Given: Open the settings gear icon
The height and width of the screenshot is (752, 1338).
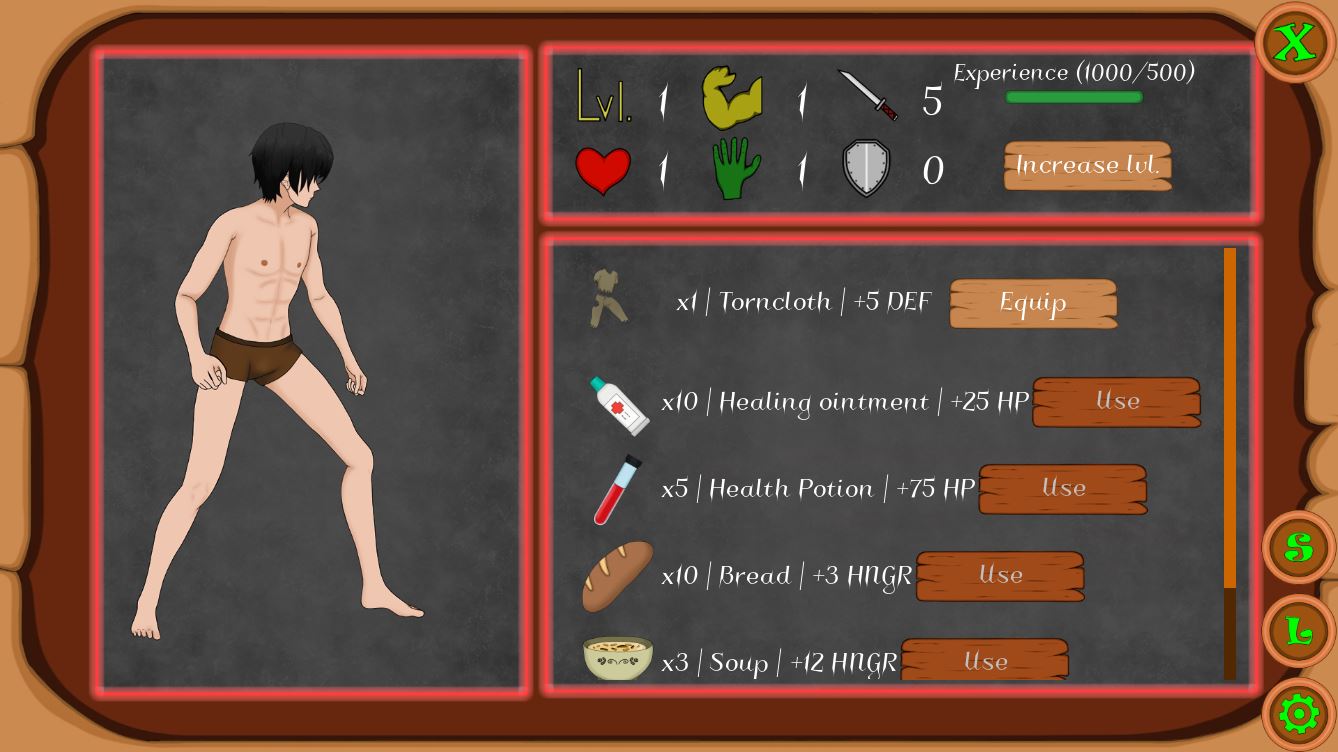Looking at the screenshot, I should coord(1297,713).
